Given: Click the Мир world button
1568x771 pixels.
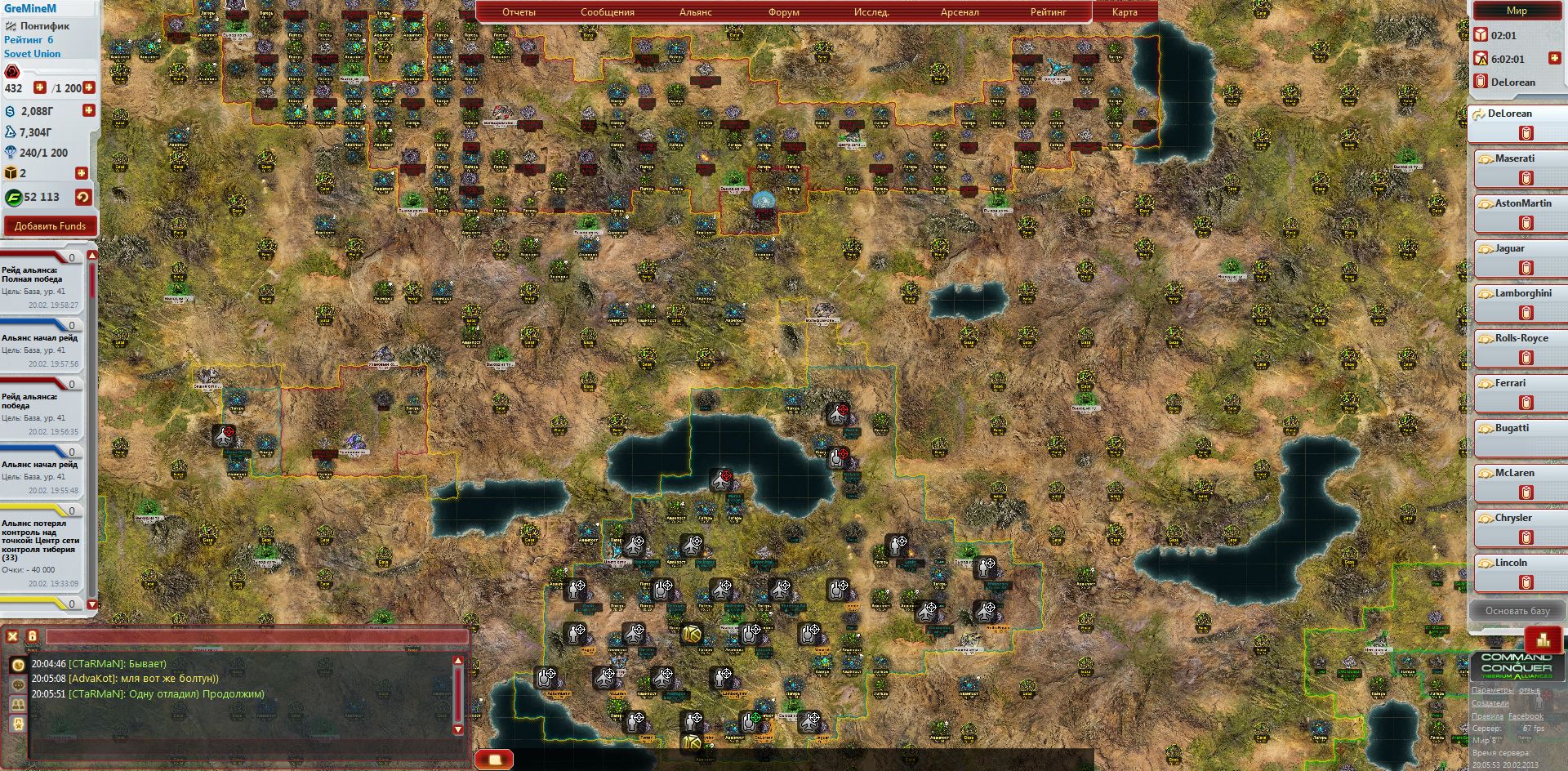Looking at the screenshot, I should 1517,11.
